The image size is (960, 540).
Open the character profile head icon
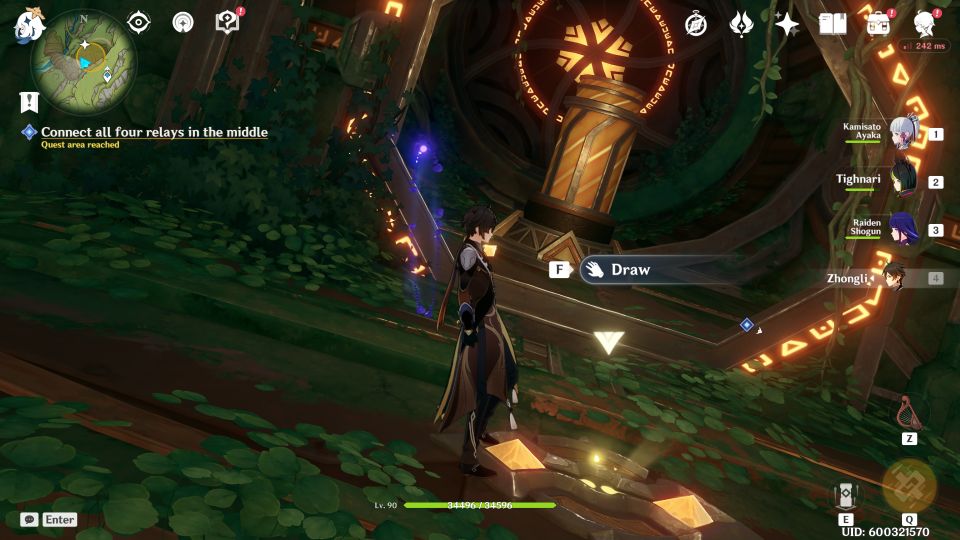click(x=925, y=24)
